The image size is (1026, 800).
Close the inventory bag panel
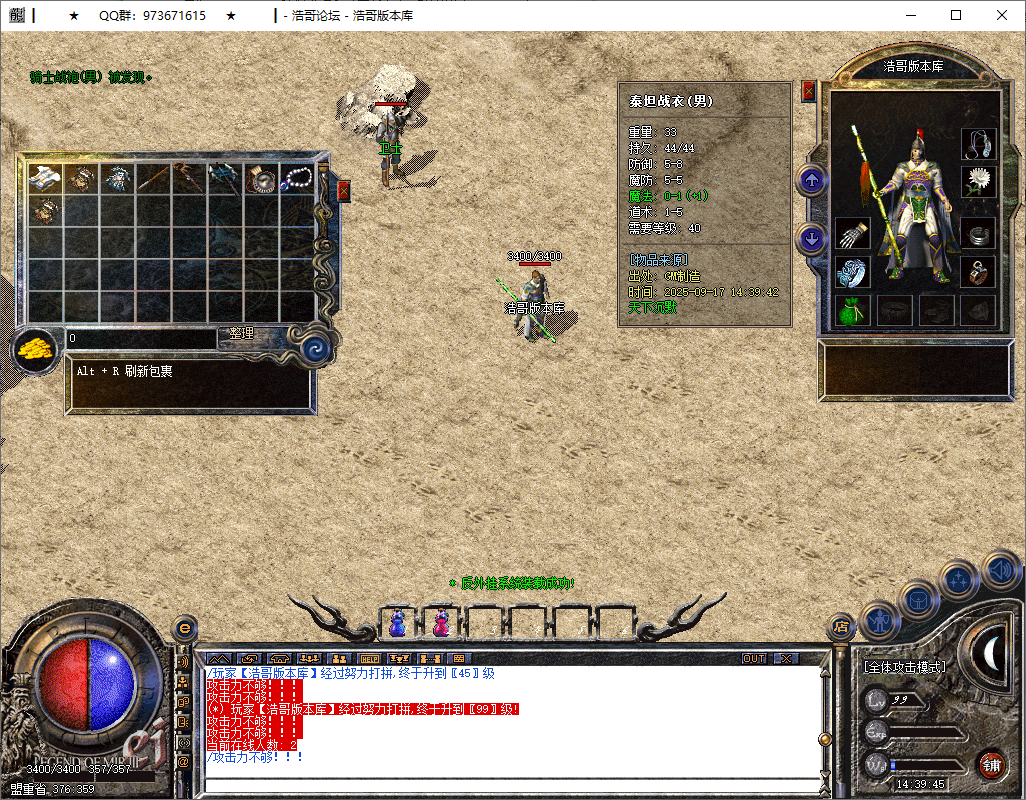(x=344, y=191)
